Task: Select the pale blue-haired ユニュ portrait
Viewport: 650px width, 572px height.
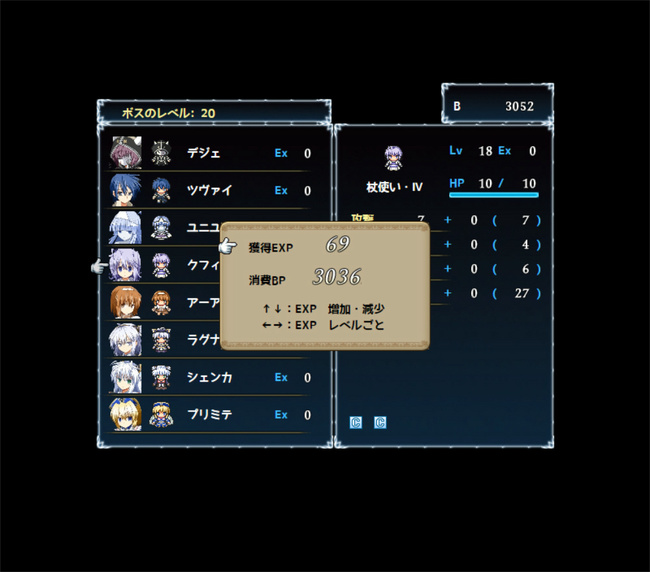Action: (x=125, y=228)
